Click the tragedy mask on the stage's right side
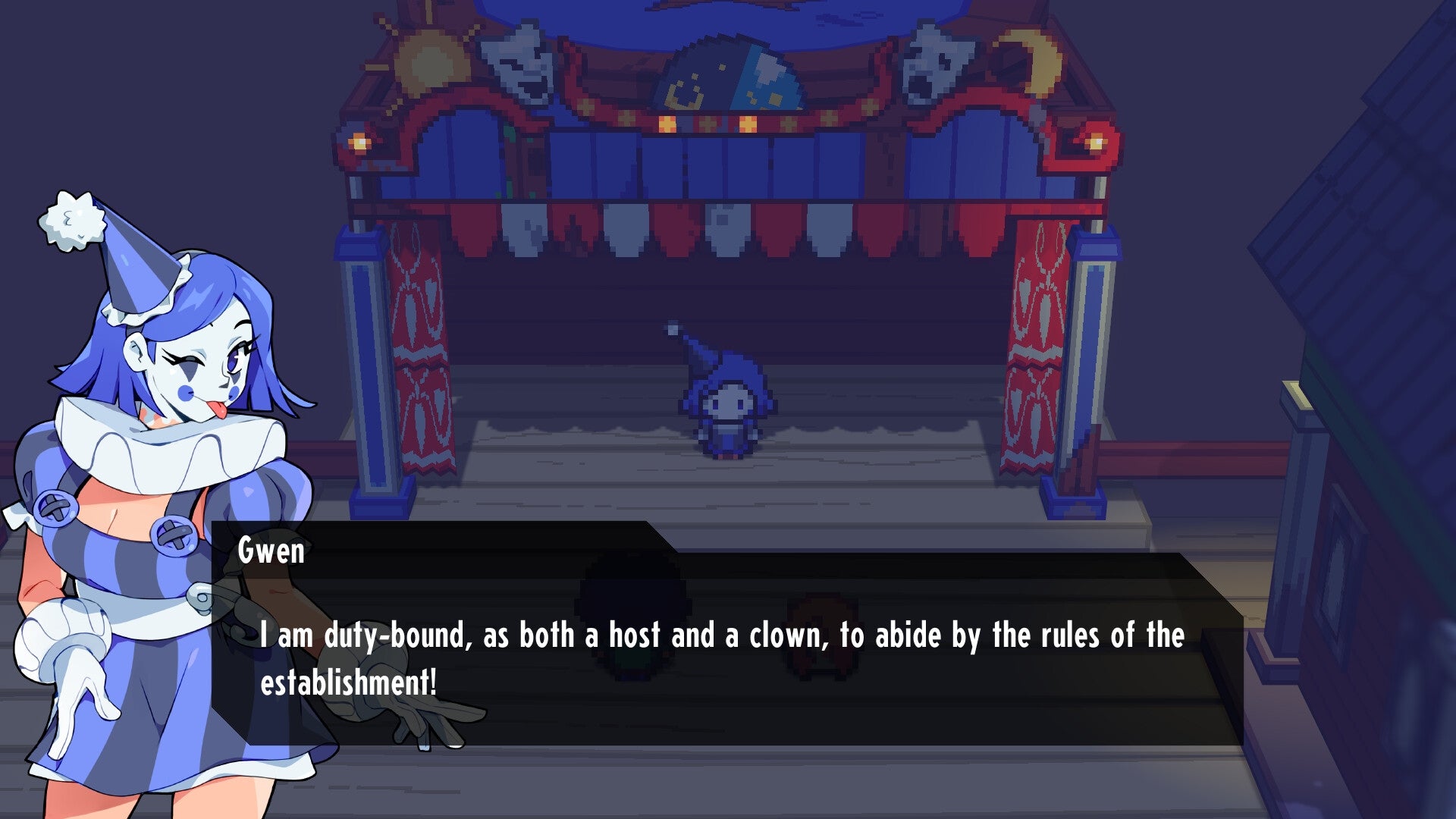This screenshot has height=819, width=1456. tap(937, 61)
